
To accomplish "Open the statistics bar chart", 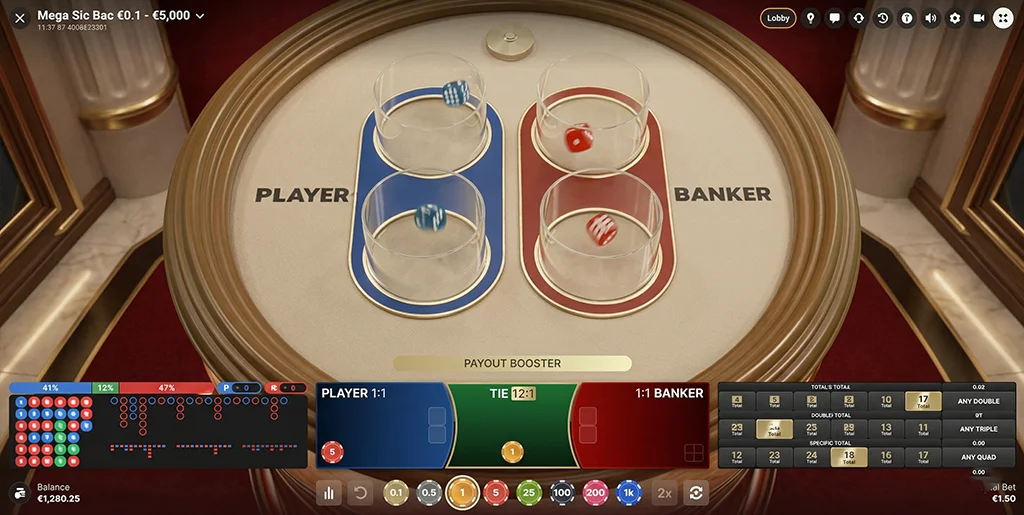I will tap(329, 492).
